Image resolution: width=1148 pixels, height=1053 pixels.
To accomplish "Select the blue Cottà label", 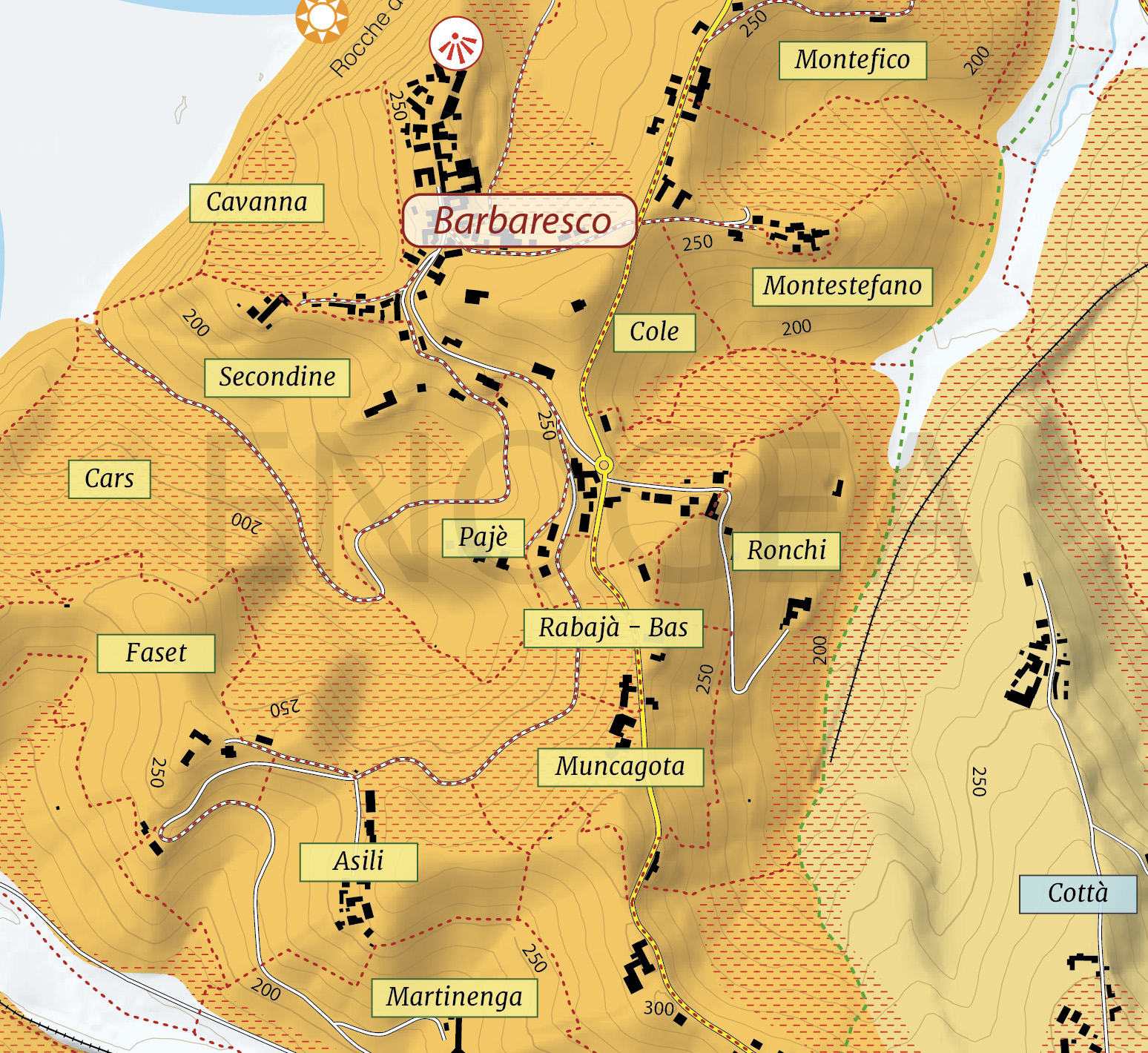I will 1078,894.
